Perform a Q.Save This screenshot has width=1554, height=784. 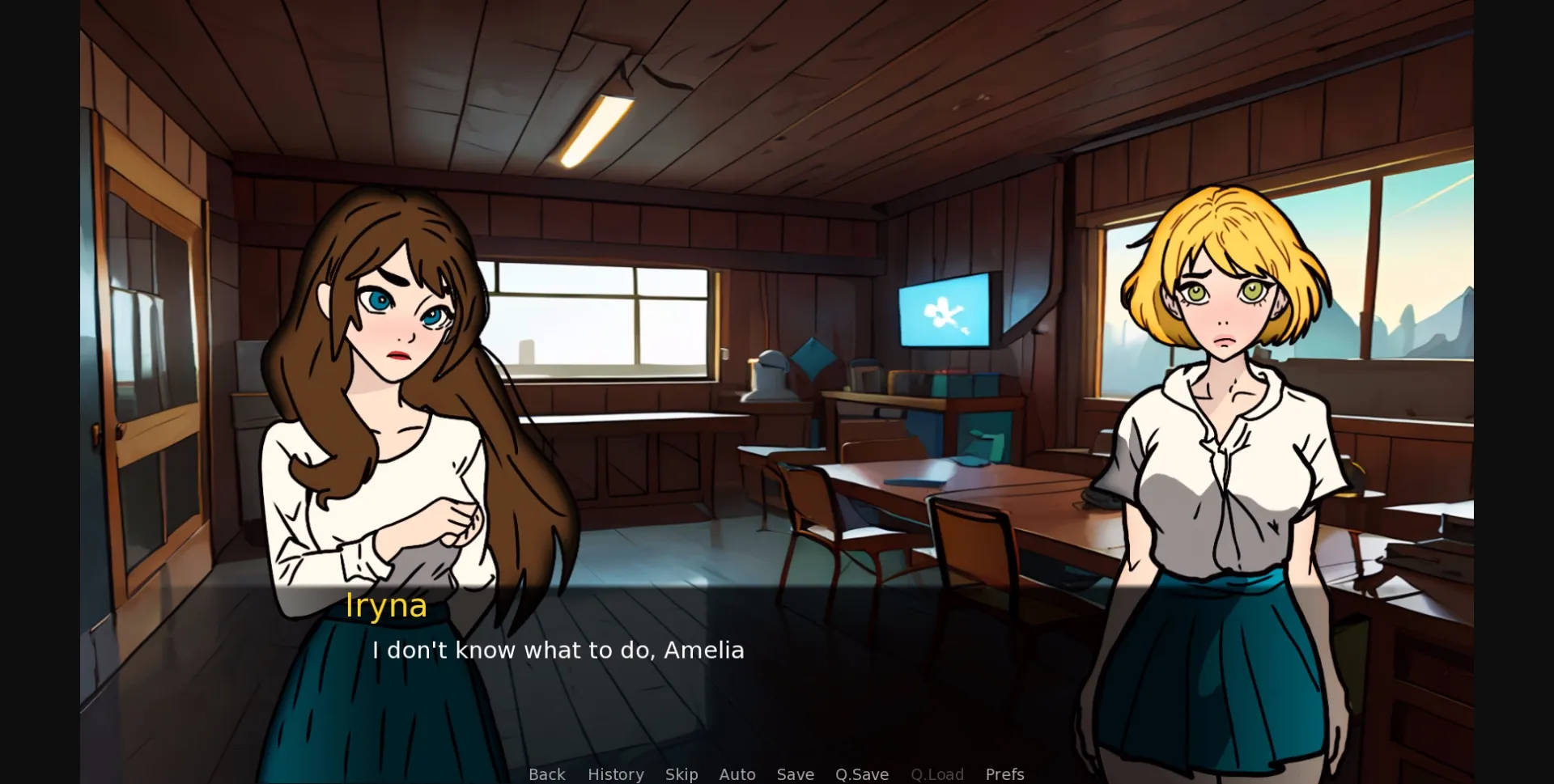pos(861,773)
